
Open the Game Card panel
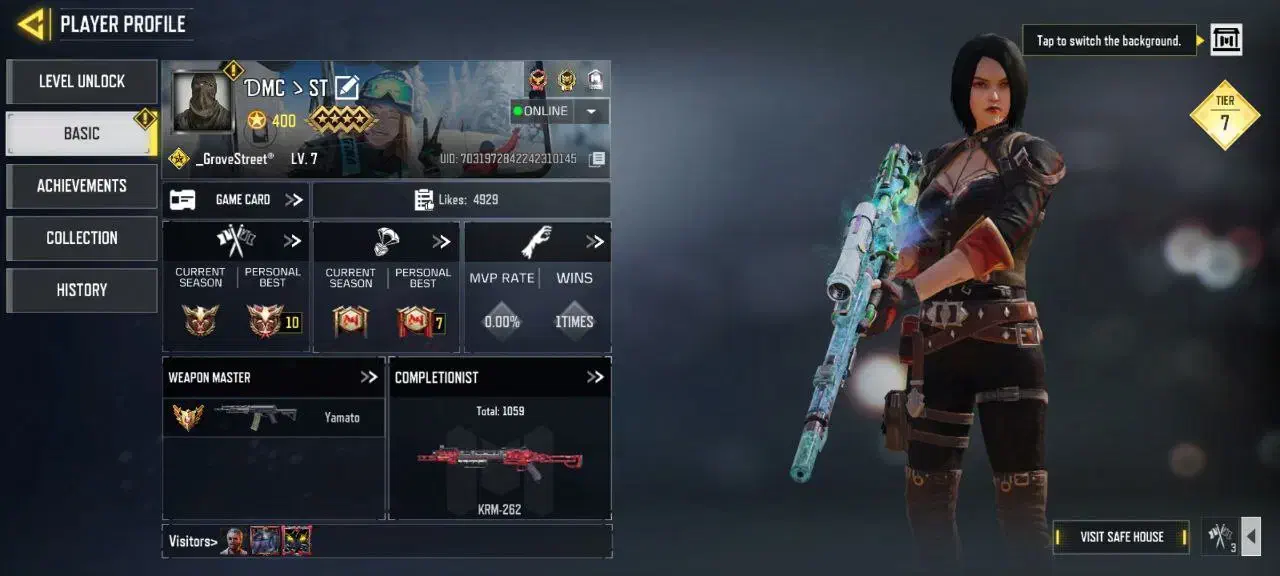tap(236, 200)
